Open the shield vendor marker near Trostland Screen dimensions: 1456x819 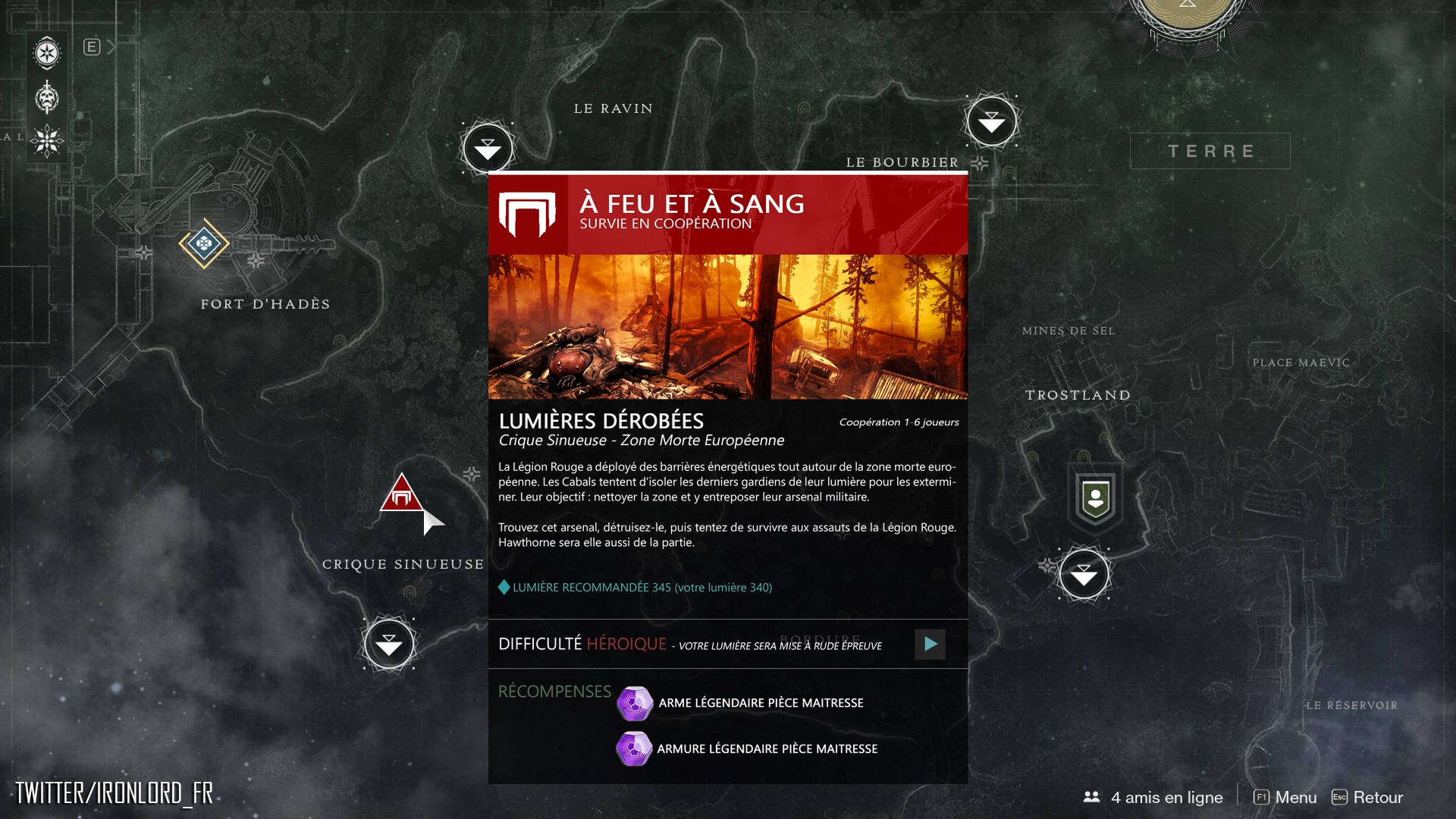point(1095,500)
